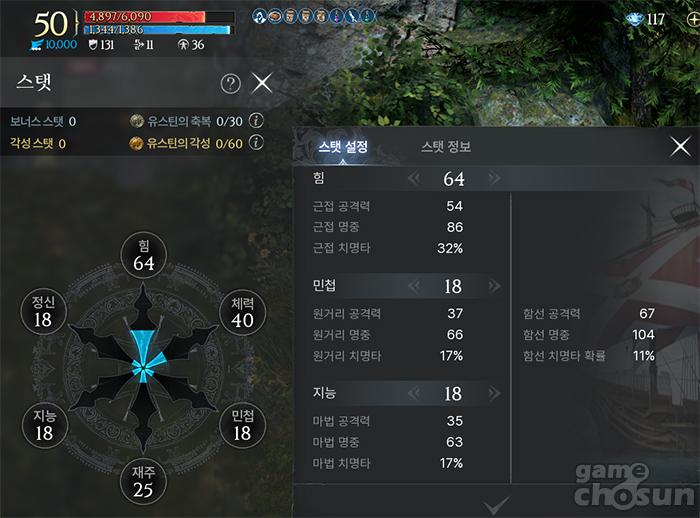Show info for 유스틴의 축복
This screenshot has width=700, height=518.
256,121
